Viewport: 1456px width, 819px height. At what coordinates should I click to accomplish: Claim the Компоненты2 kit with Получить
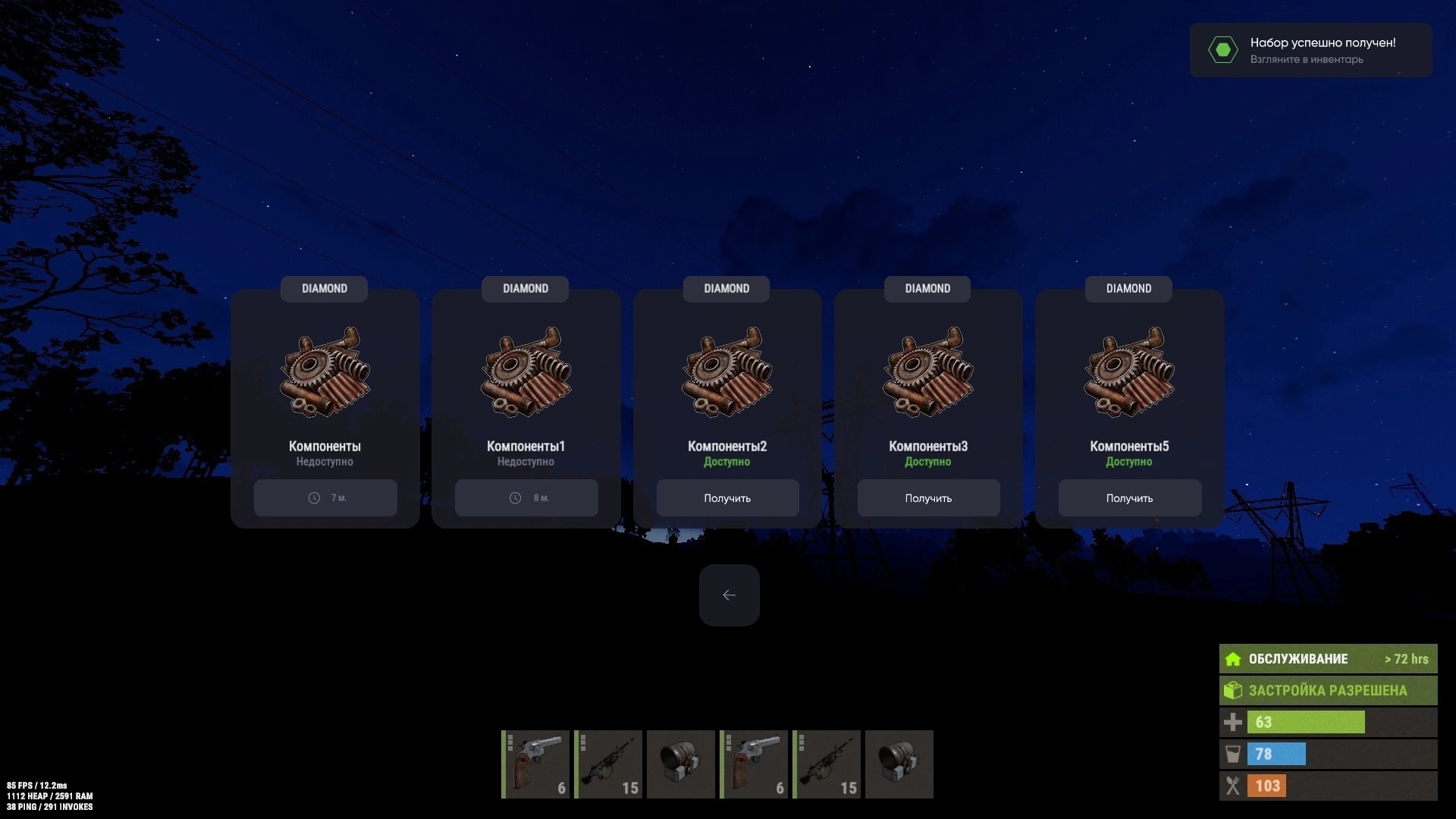point(727,498)
